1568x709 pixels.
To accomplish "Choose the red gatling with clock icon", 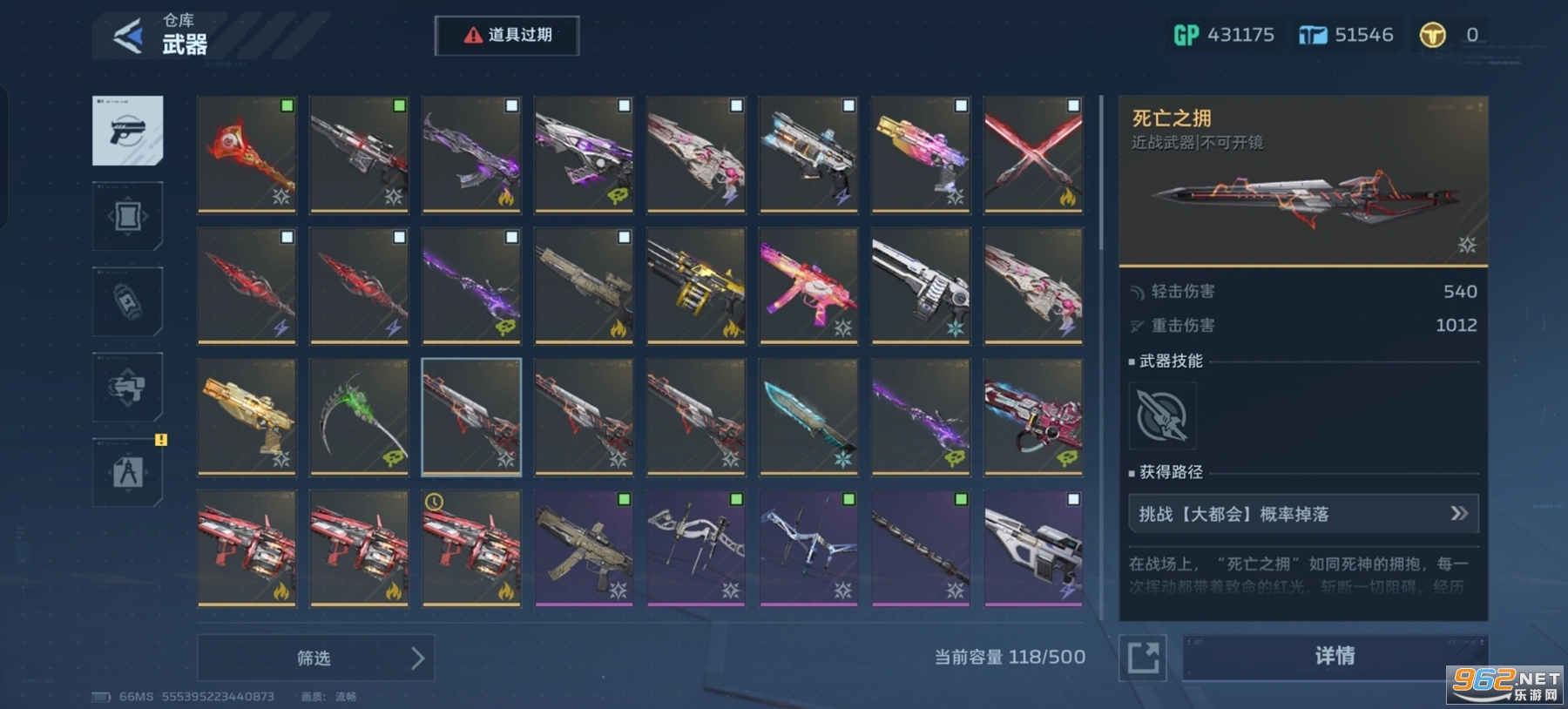I will click(471, 547).
